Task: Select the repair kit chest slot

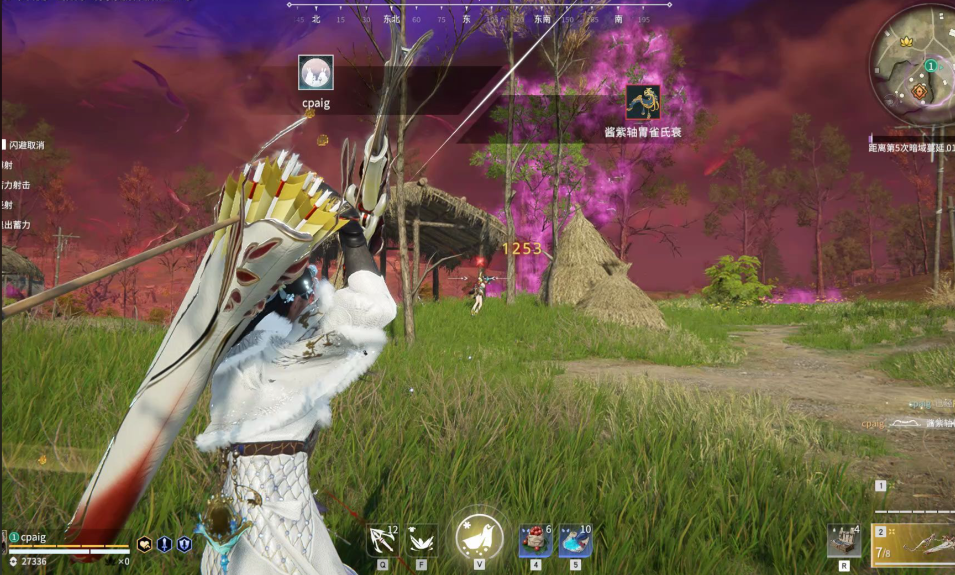Action: click(843, 541)
